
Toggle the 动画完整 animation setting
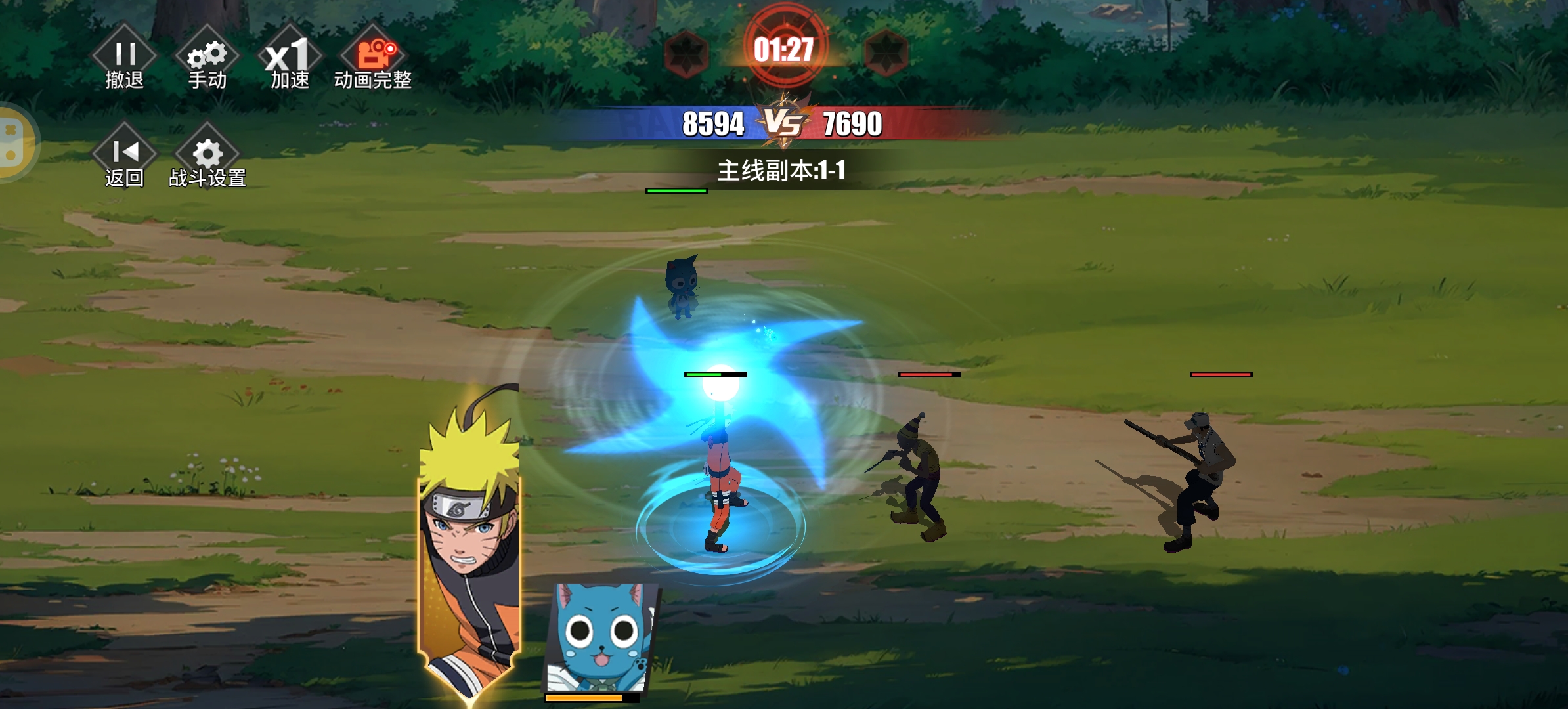click(372, 60)
